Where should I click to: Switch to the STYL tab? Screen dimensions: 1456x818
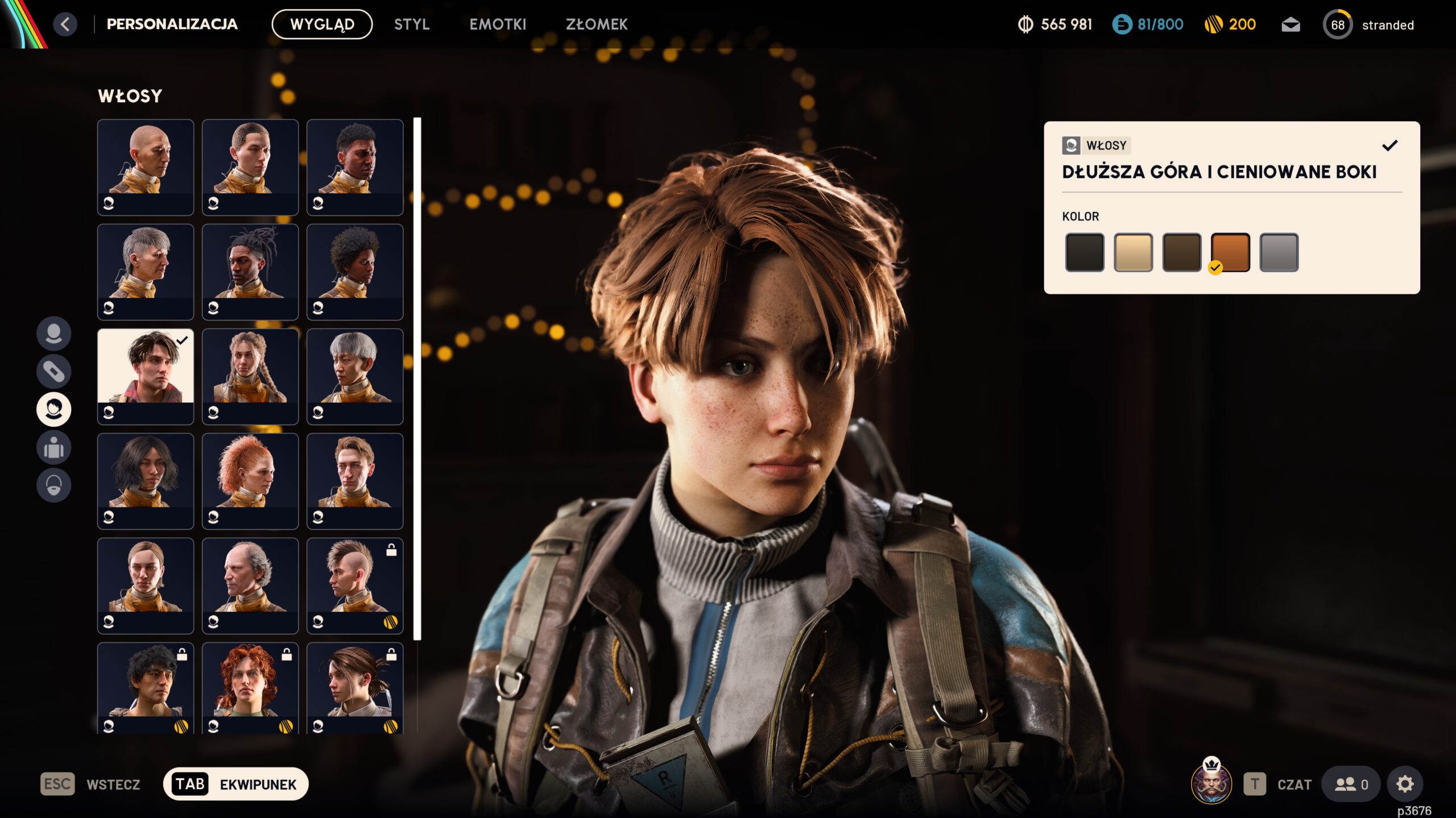pos(412,24)
